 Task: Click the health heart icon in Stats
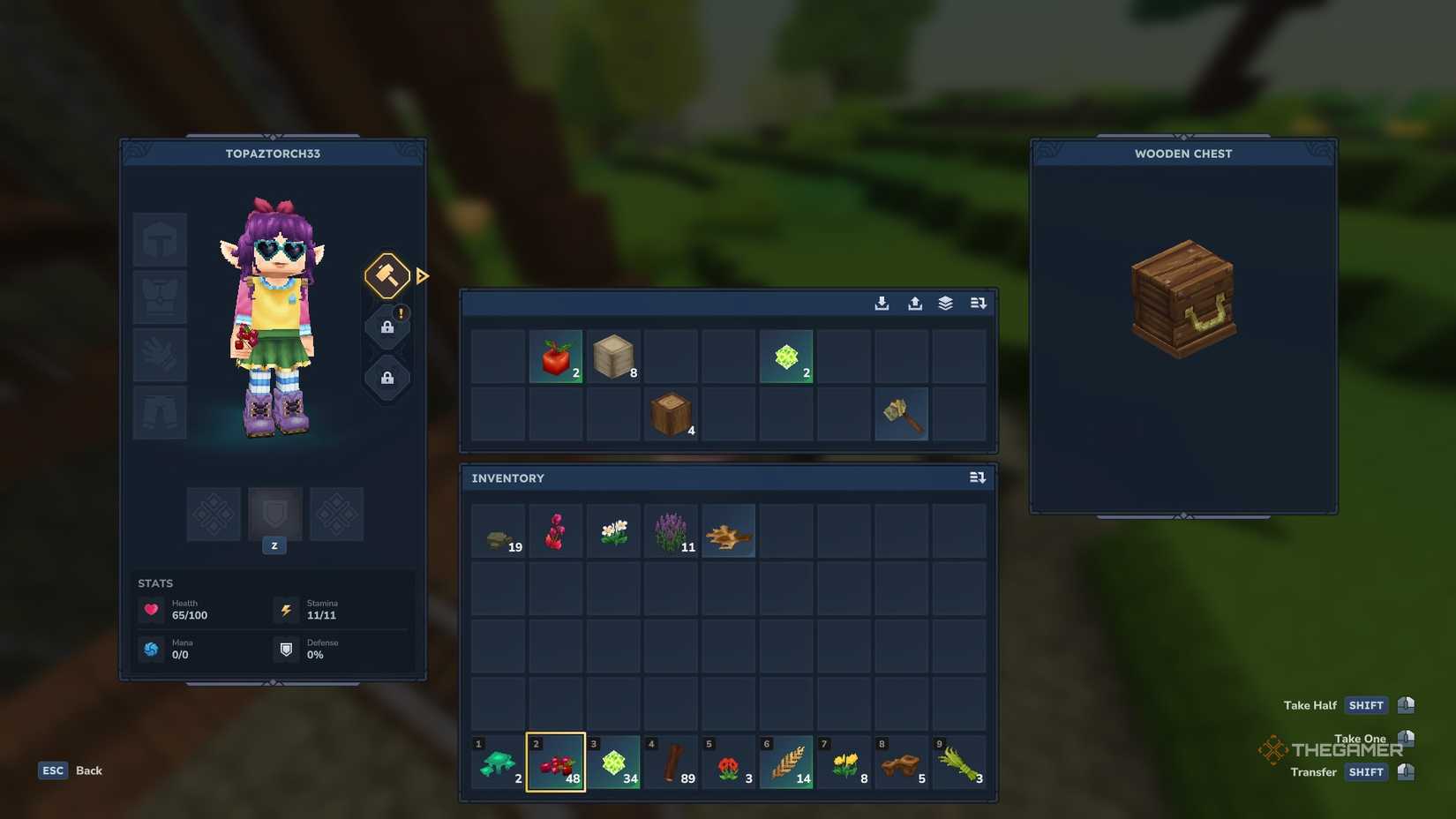pyautogui.click(x=152, y=609)
